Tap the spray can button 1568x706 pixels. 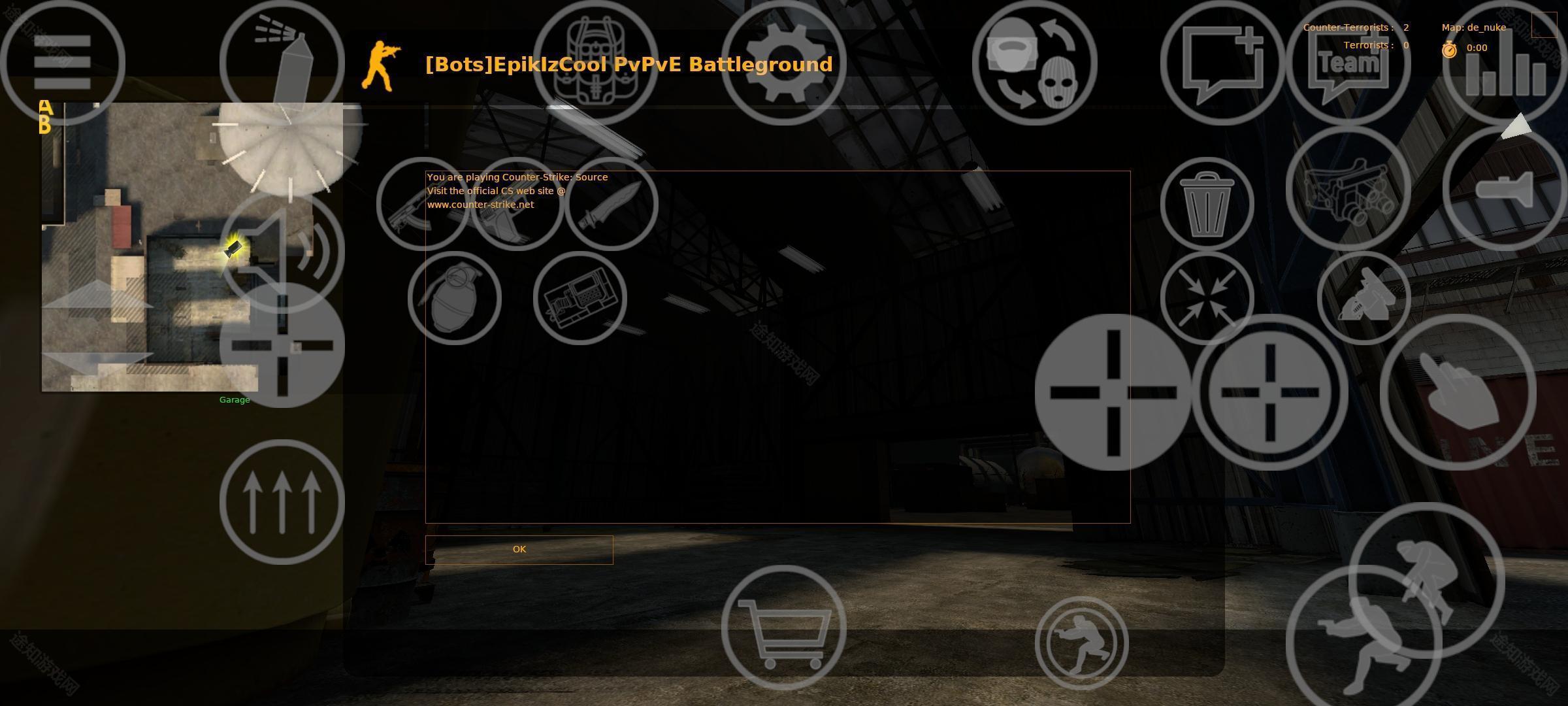[282, 63]
